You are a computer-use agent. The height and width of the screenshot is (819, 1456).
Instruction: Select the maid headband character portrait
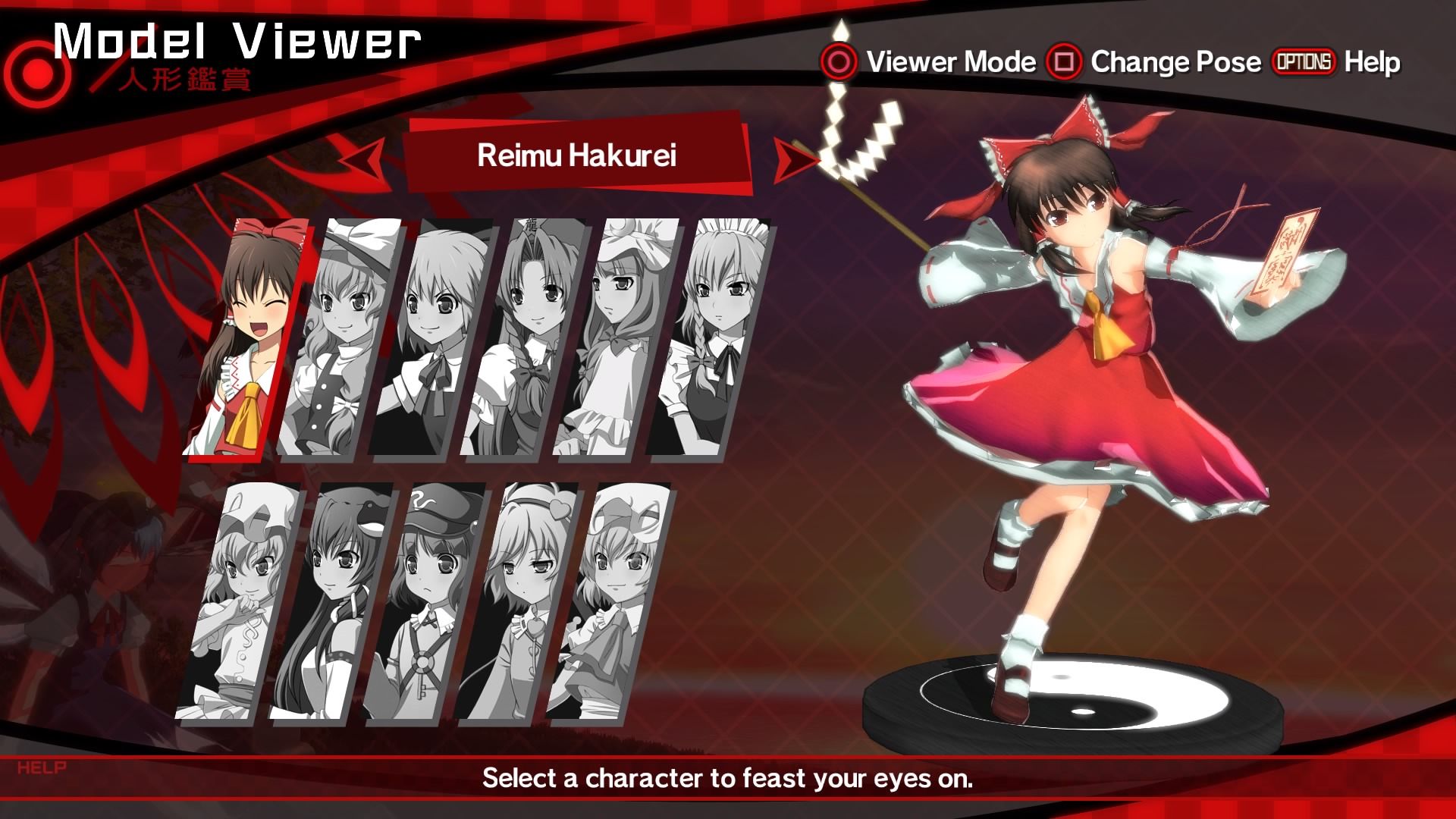708,338
